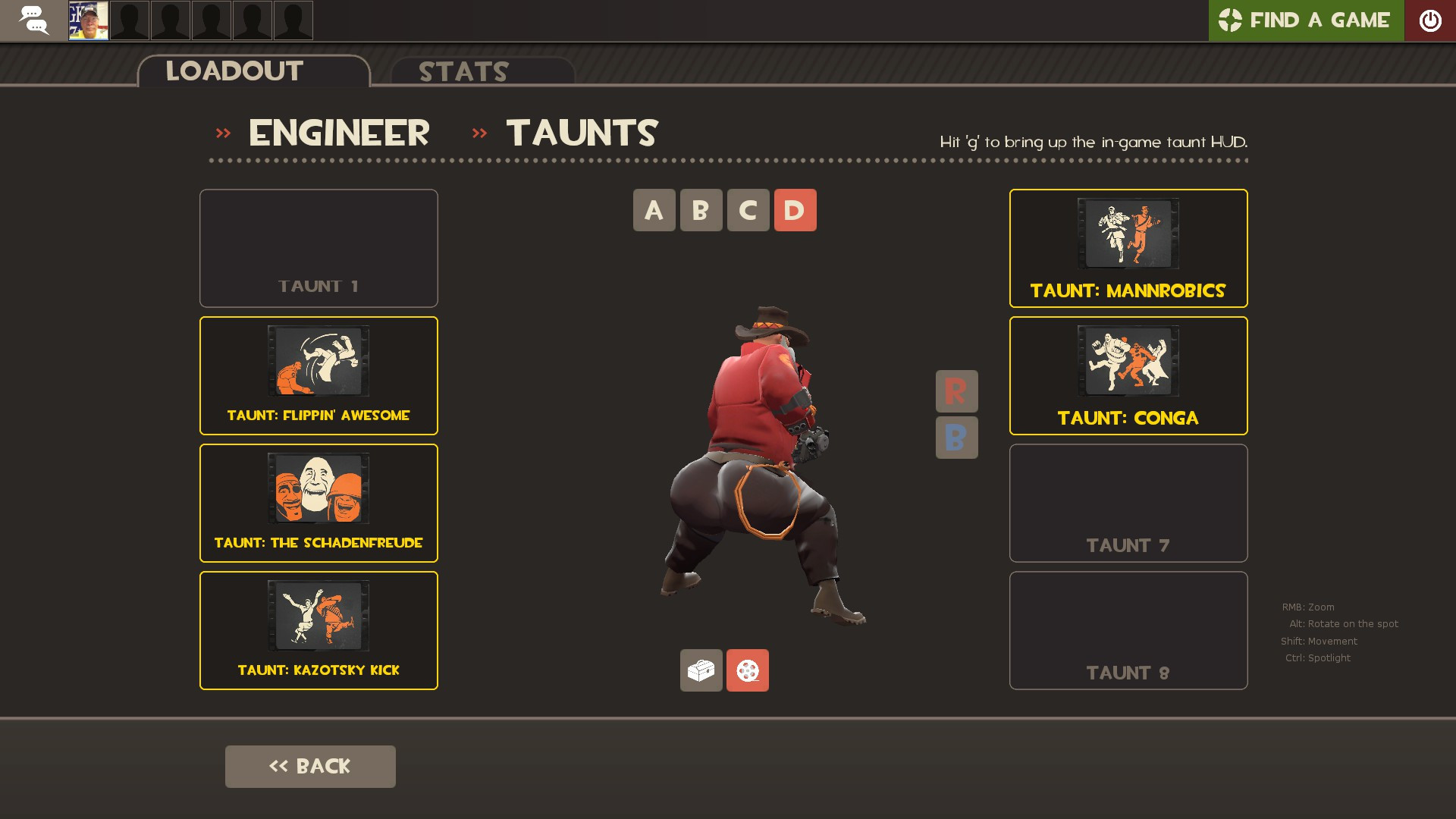This screenshot has width=1456, height=819.
Task: Click the BACK button
Action: pos(309,766)
